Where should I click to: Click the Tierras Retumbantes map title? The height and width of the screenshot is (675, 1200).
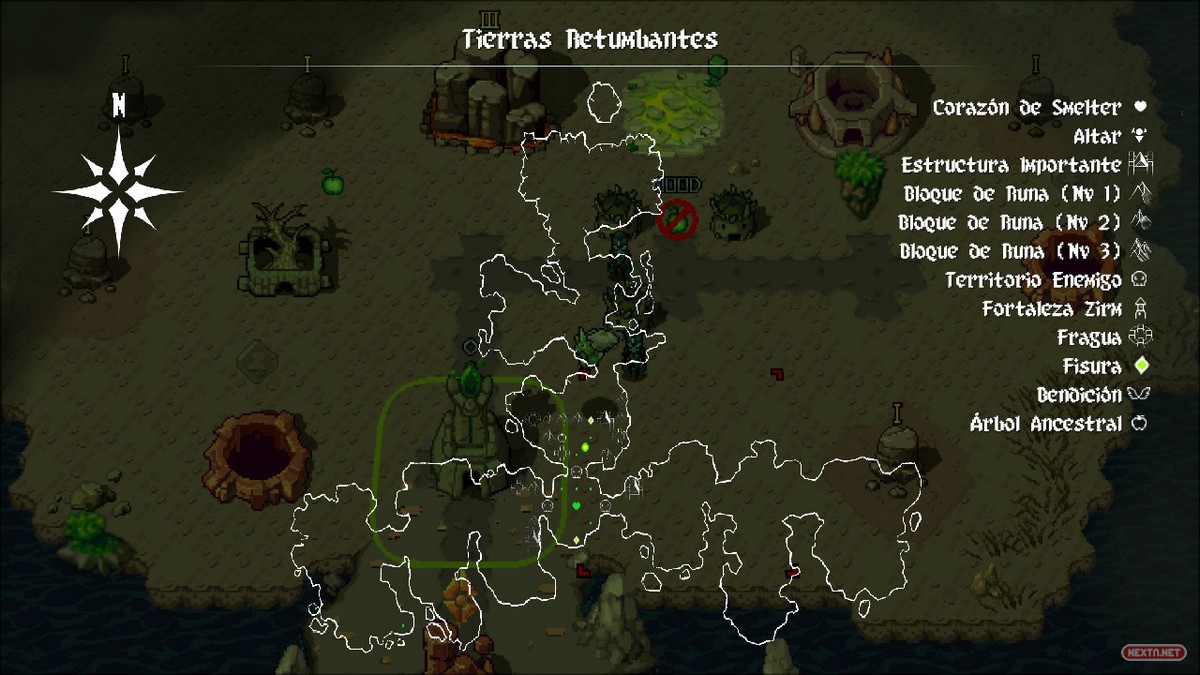click(x=590, y=39)
